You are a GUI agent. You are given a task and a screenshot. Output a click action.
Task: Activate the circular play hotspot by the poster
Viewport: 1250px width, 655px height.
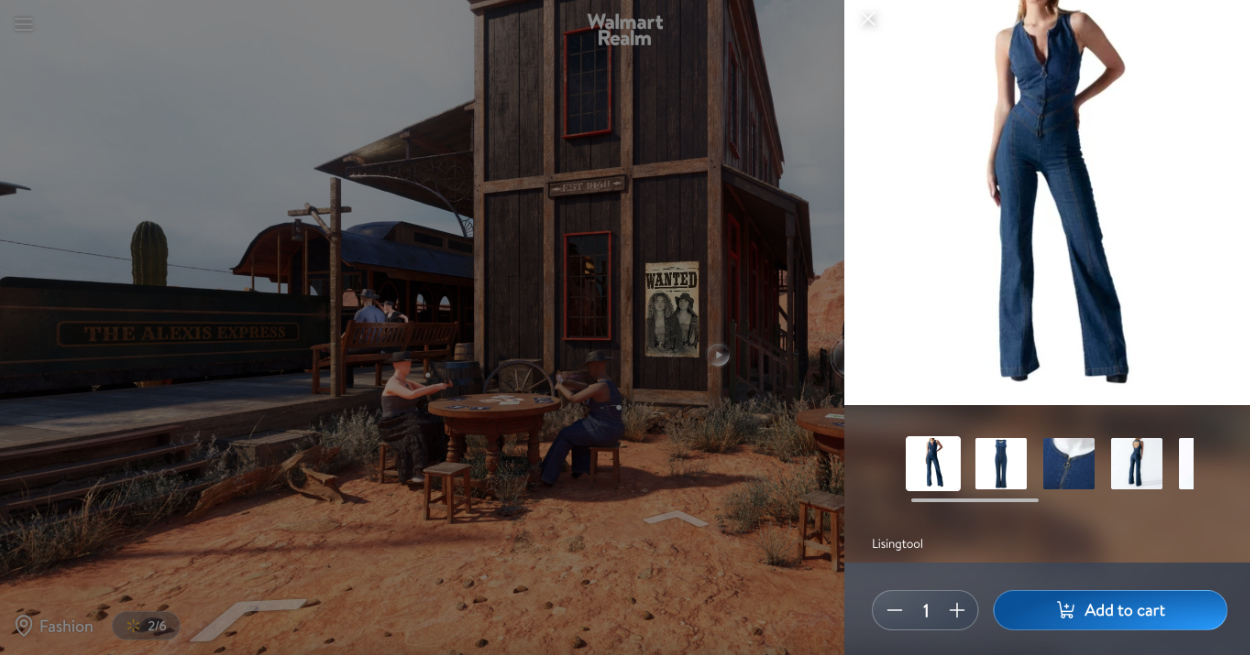click(719, 355)
